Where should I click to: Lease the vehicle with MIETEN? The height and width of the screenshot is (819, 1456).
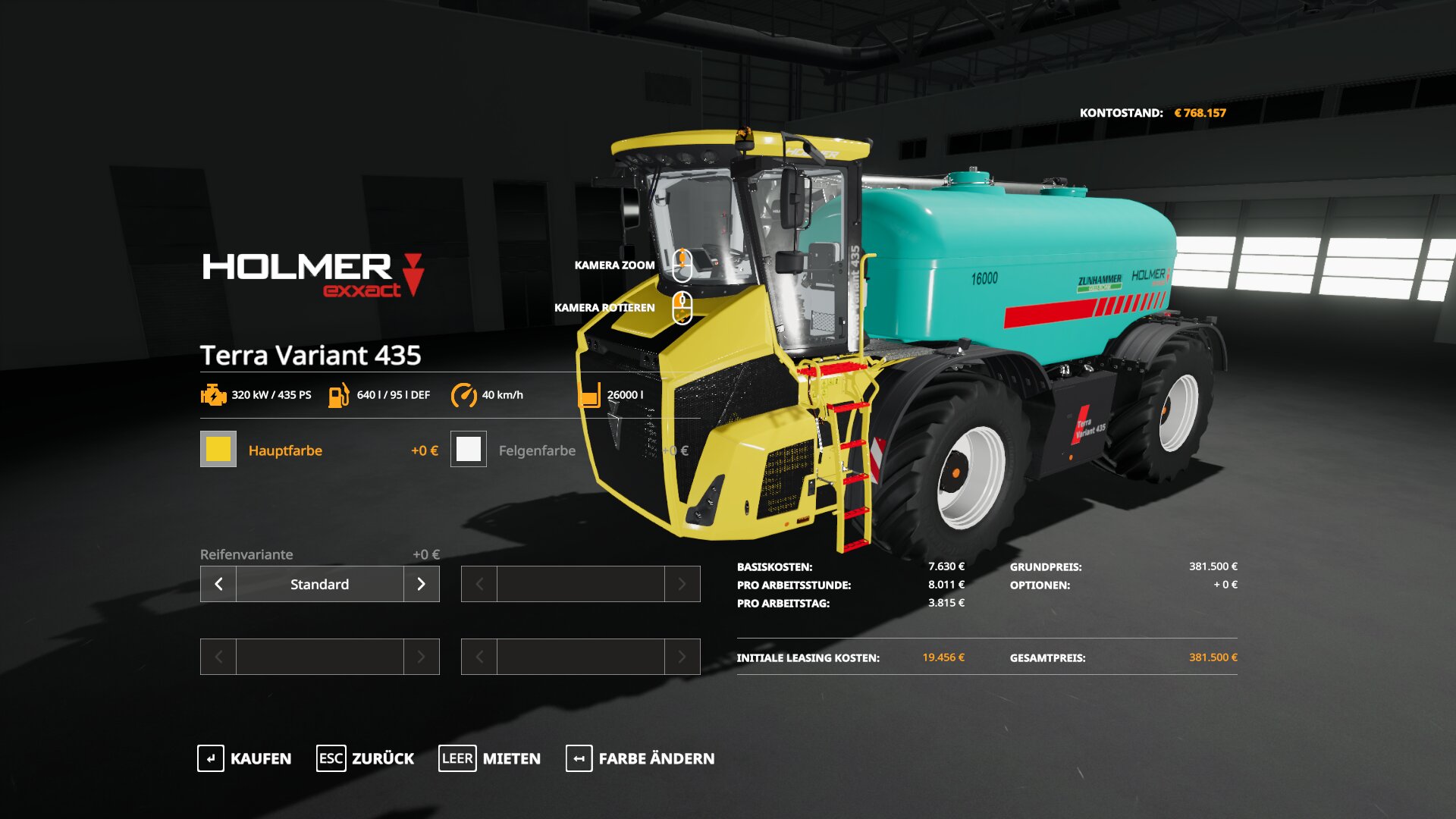[490, 758]
